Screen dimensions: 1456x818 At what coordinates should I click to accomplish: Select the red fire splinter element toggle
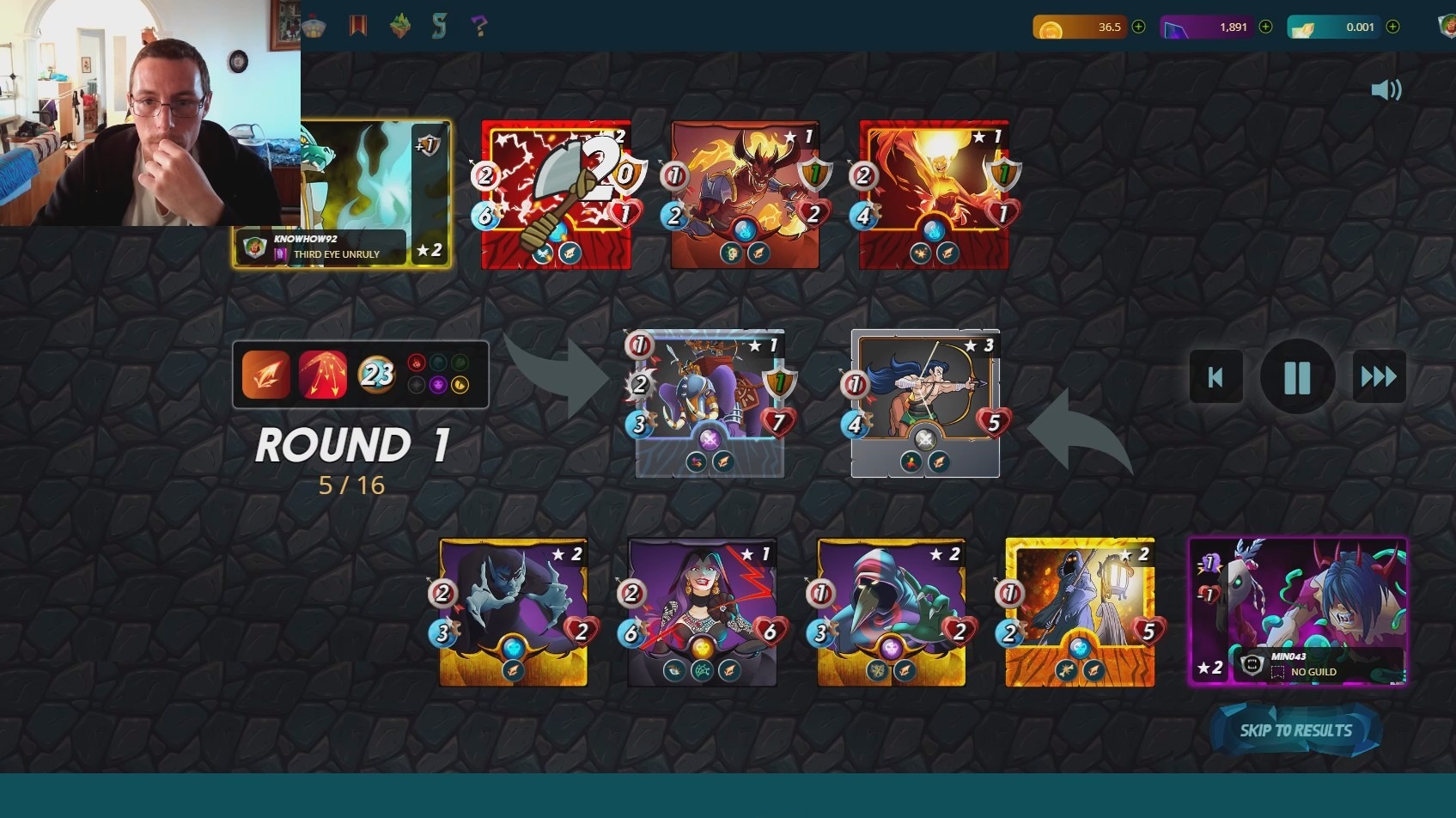[416, 363]
